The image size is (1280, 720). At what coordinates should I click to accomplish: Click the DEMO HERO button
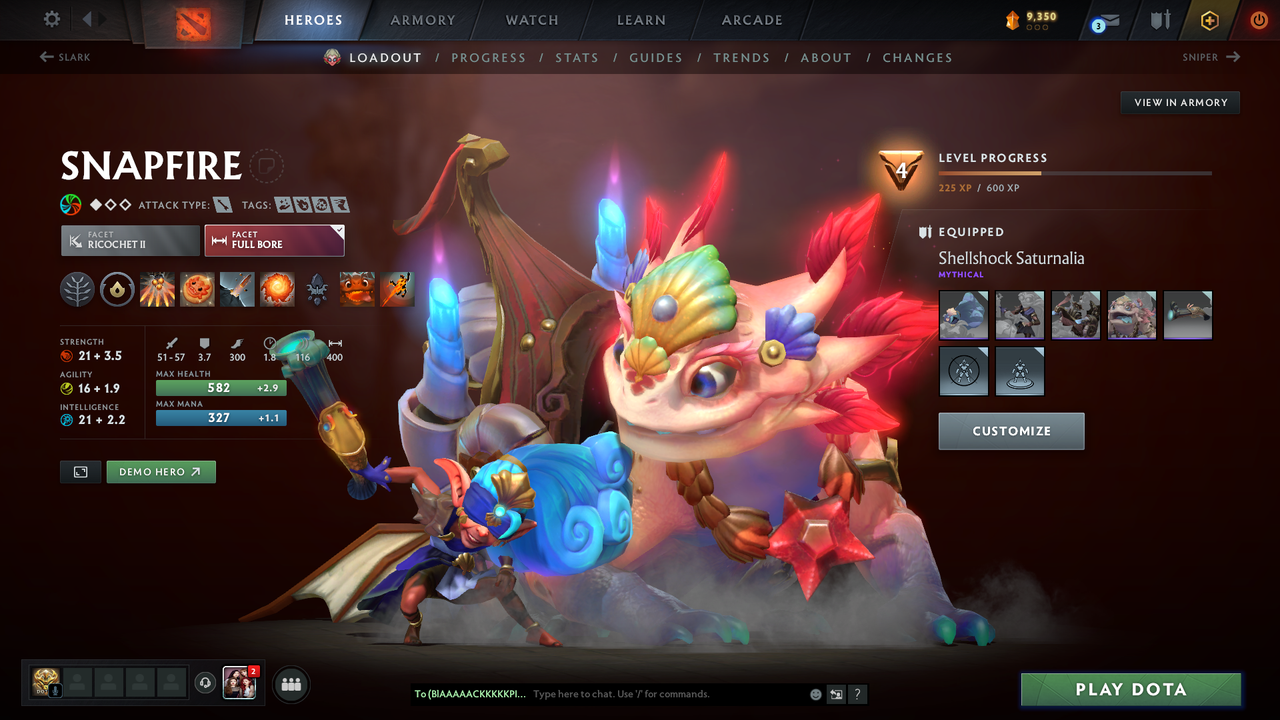pos(160,471)
